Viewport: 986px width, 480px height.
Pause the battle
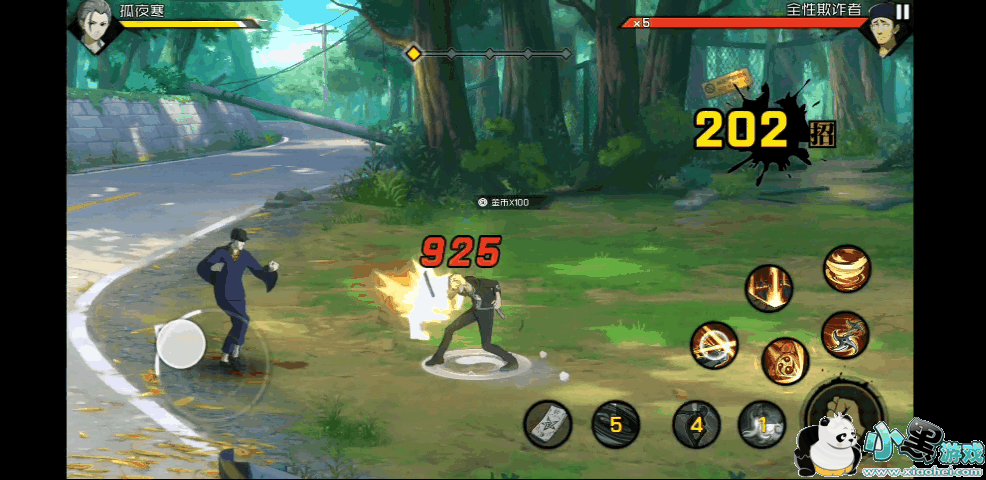click(x=903, y=12)
